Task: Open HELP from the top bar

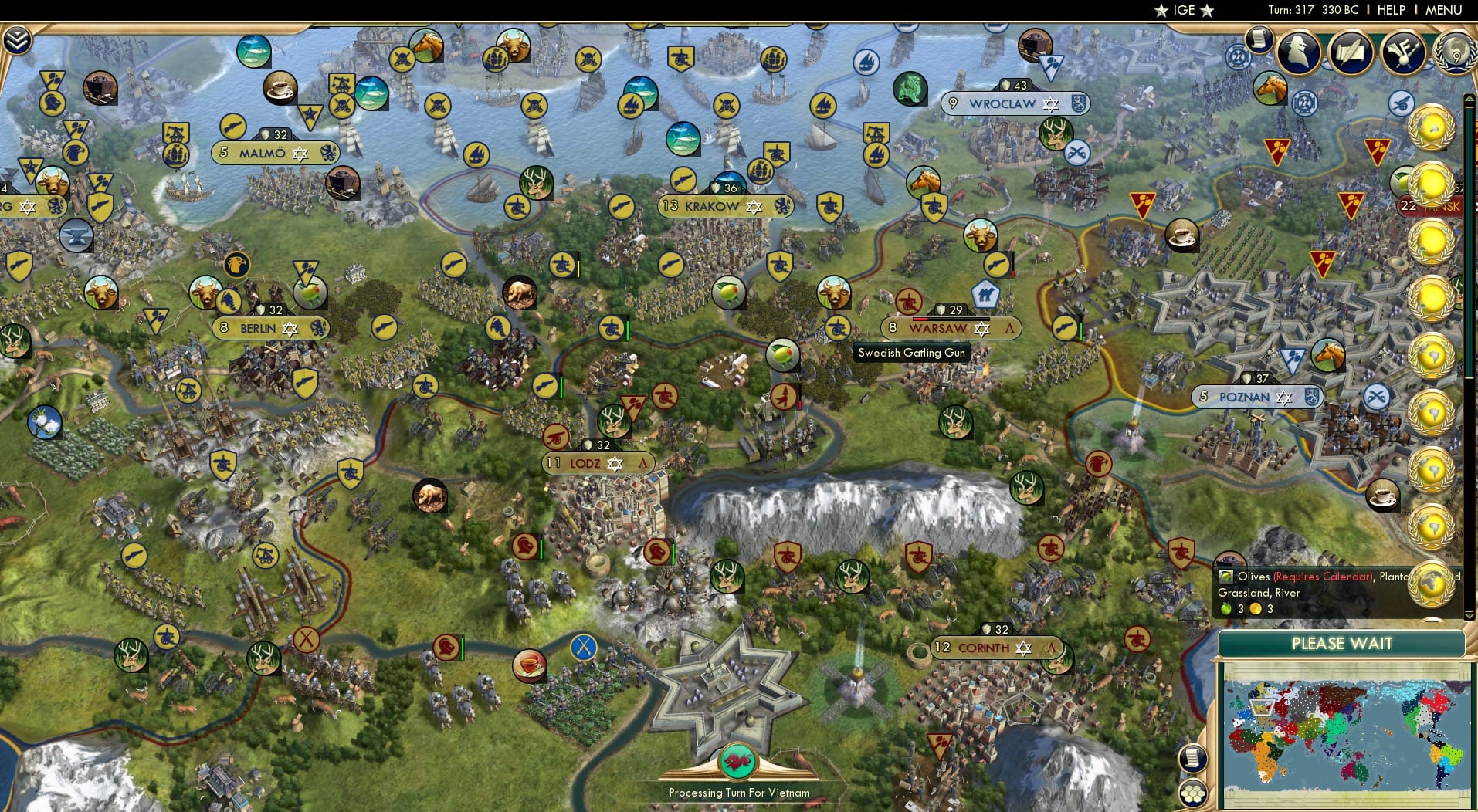Action: coord(1391,10)
